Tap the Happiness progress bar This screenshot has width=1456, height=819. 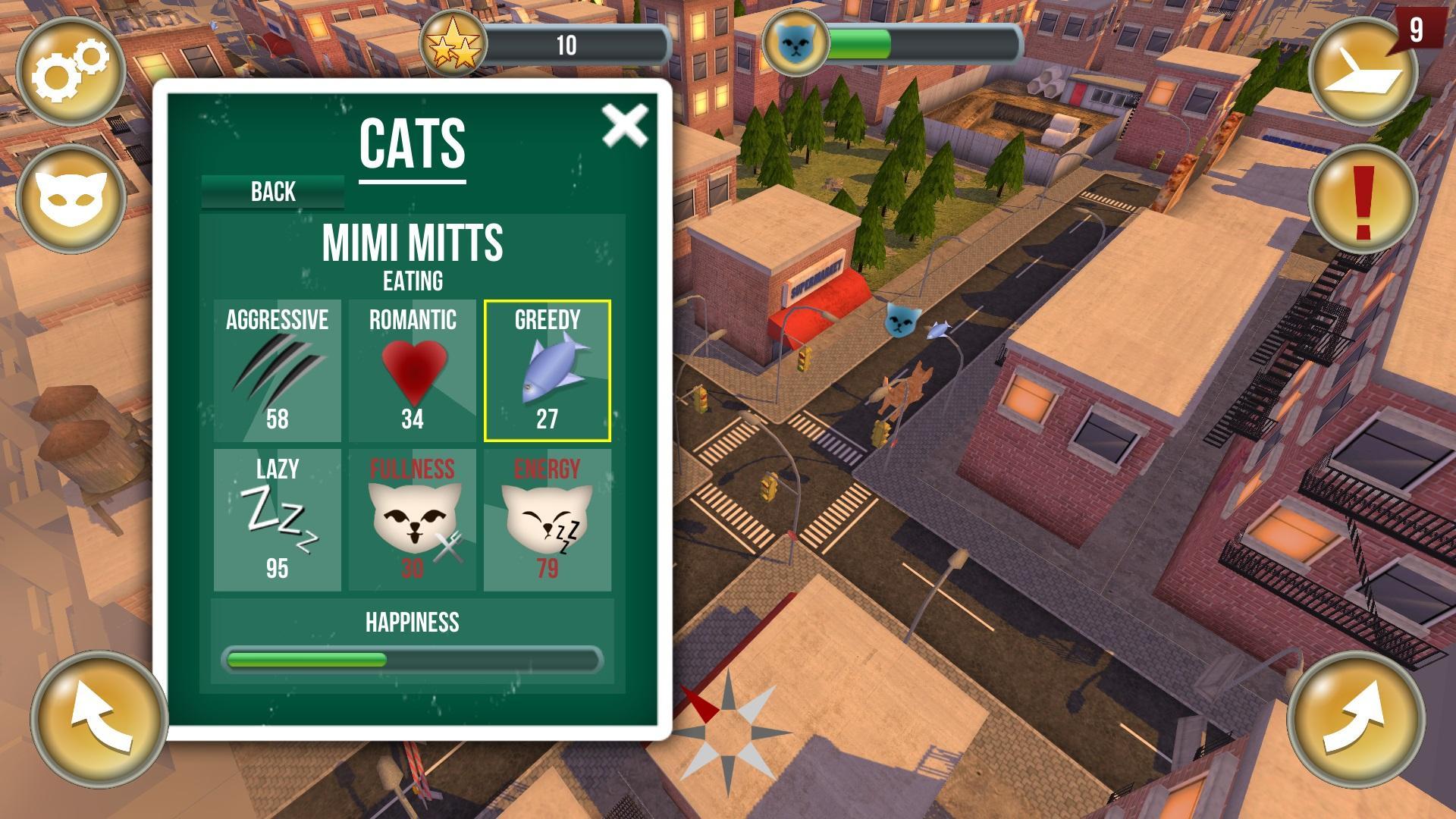413,661
